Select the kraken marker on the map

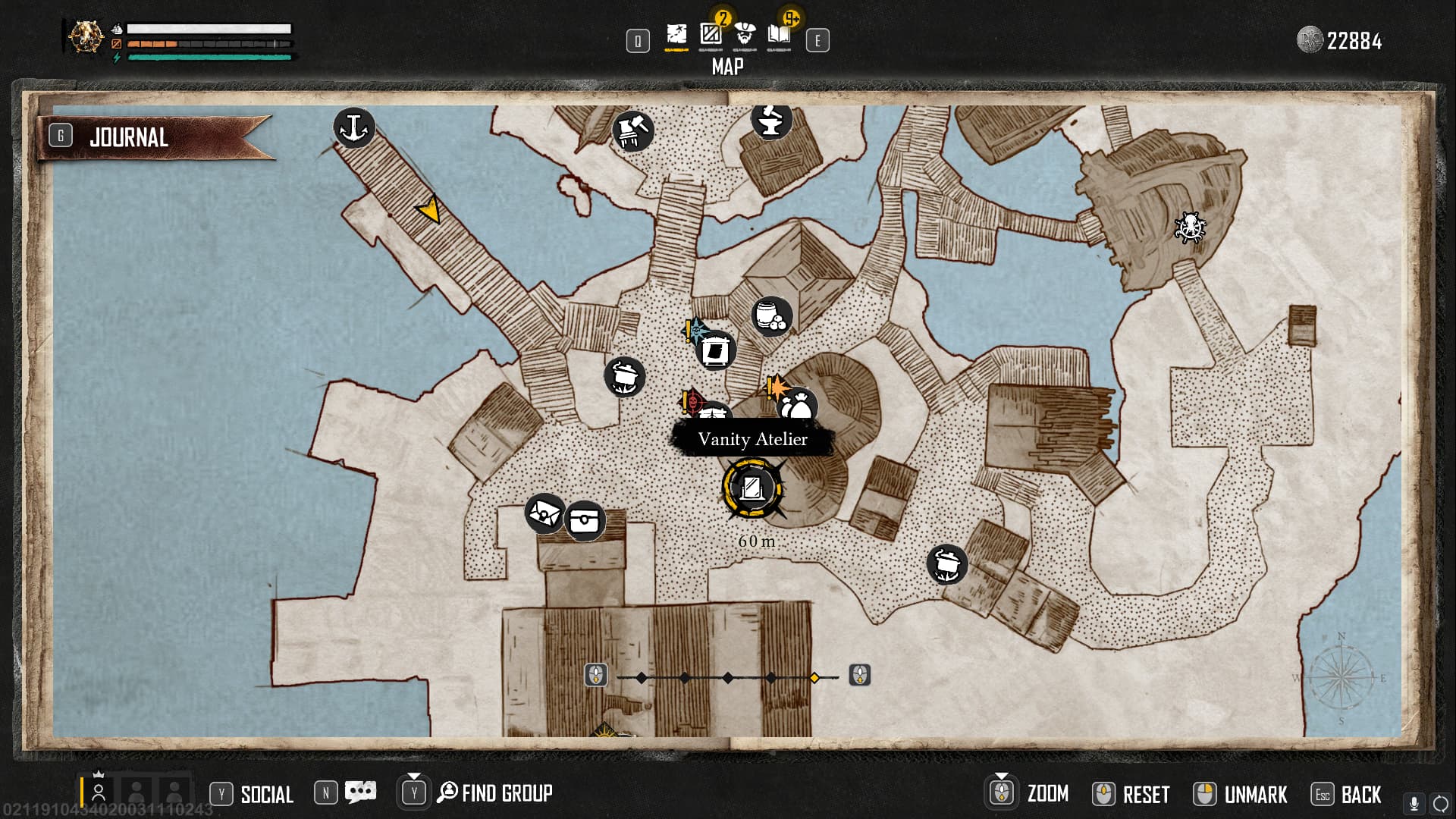pos(1189,227)
